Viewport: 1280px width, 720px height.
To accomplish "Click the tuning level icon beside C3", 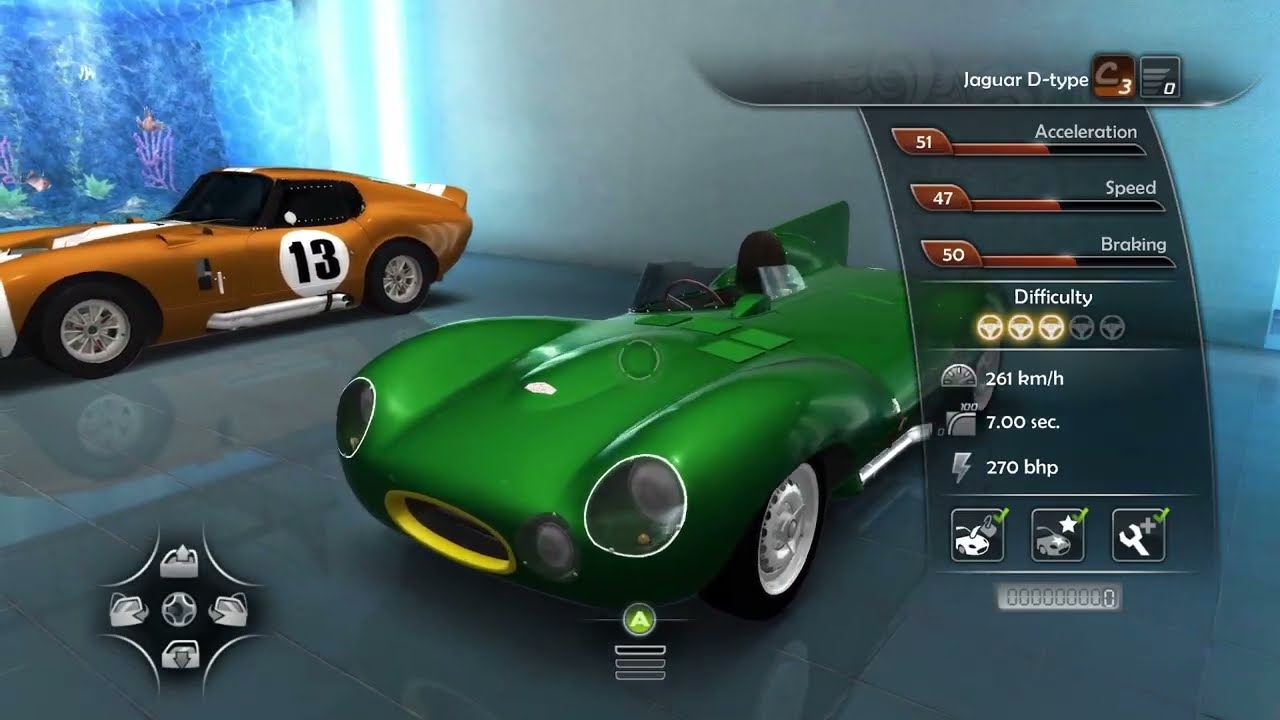I will 1160,77.
